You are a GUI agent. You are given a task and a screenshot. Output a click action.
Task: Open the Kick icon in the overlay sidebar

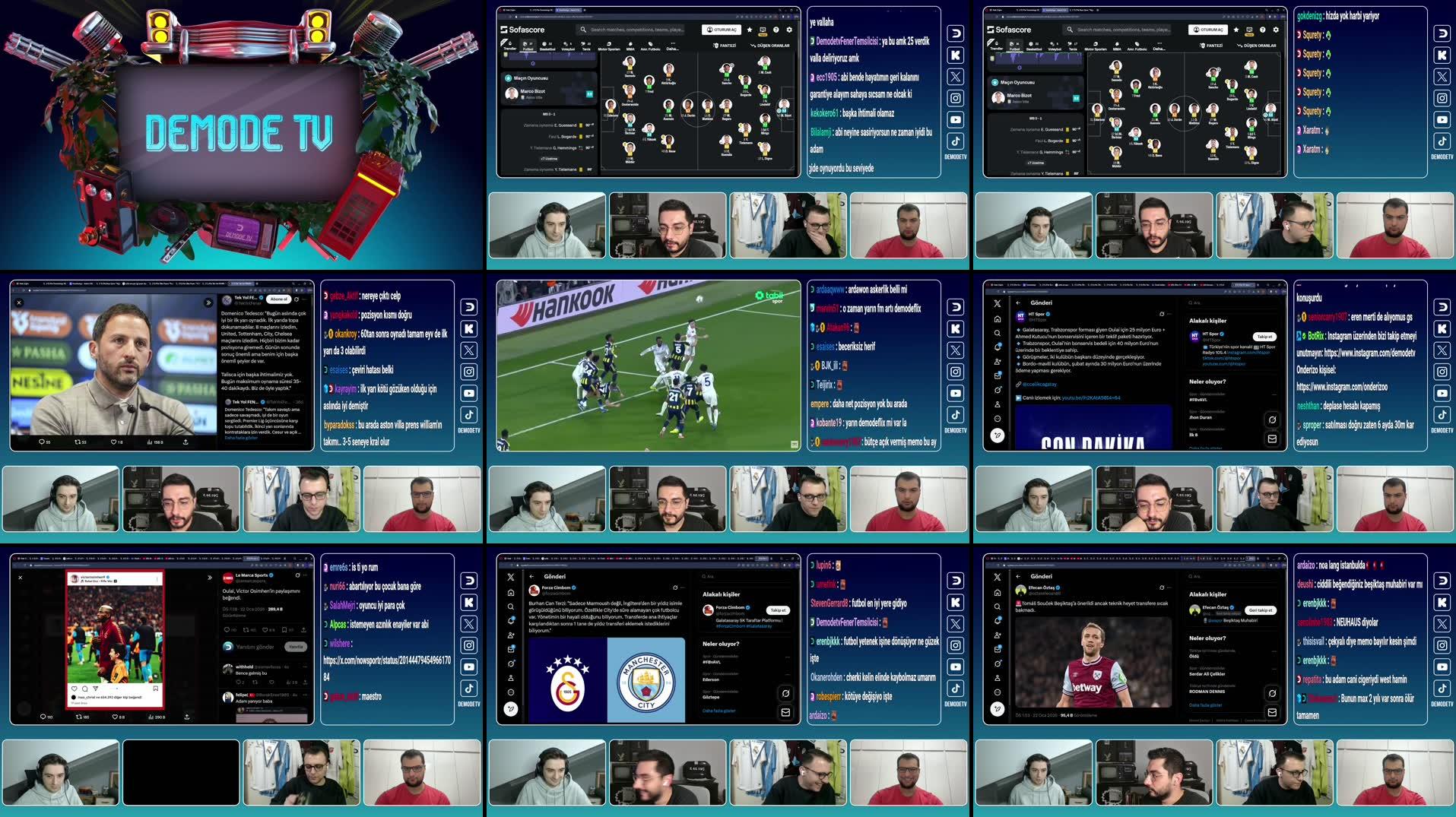(956, 54)
